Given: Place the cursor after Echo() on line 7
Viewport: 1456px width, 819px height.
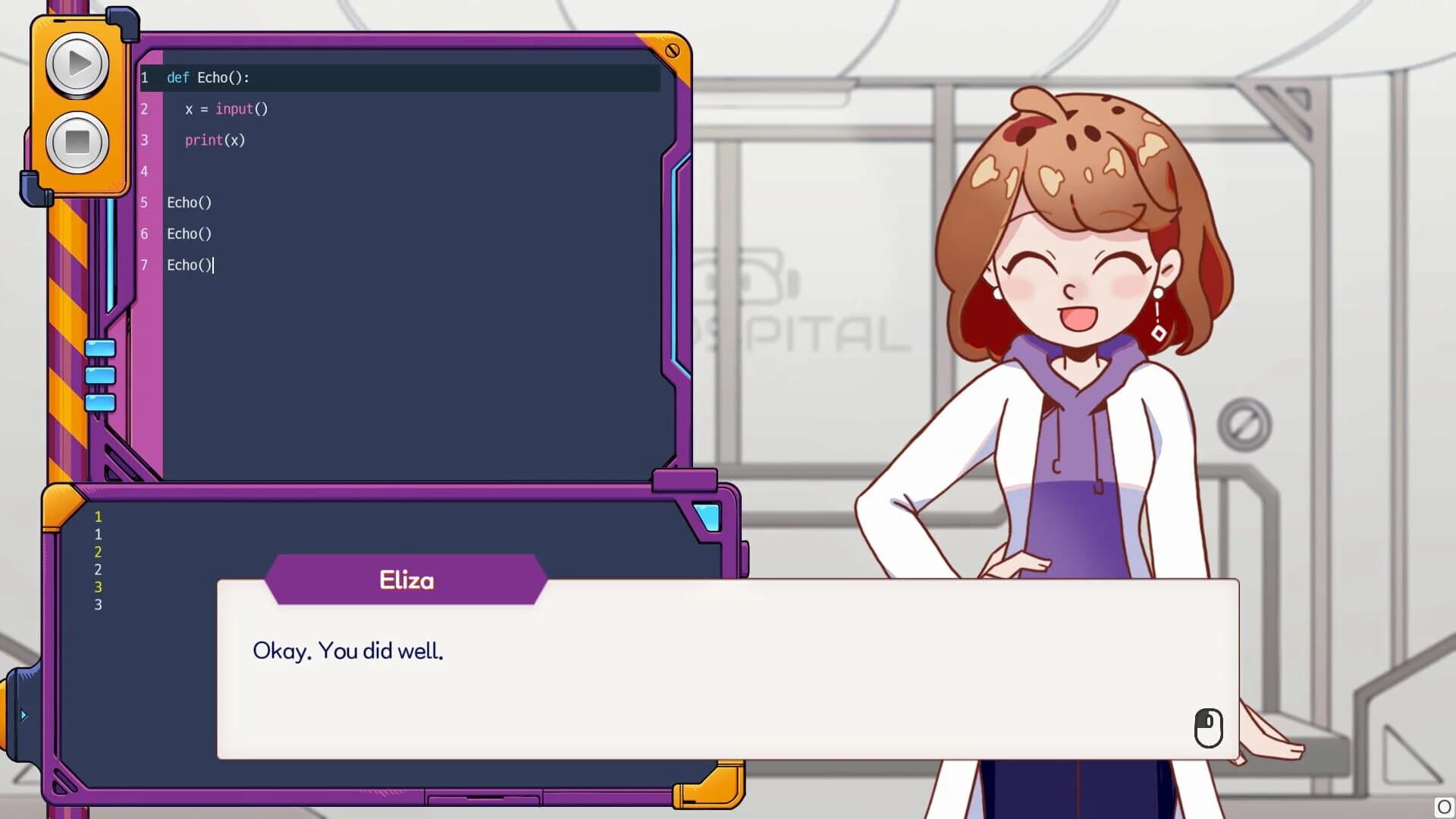Looking at the screenshot, I should click(x=215, y=265).
